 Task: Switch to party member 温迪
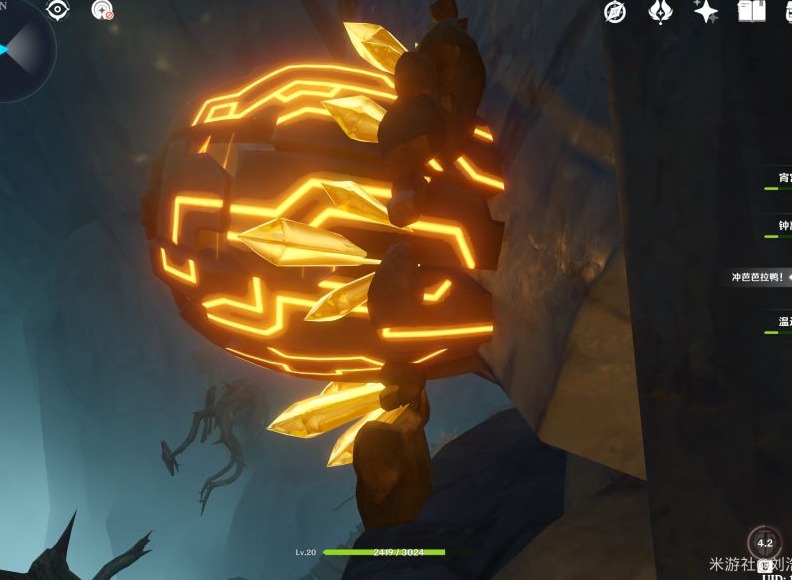click(783, 323)
